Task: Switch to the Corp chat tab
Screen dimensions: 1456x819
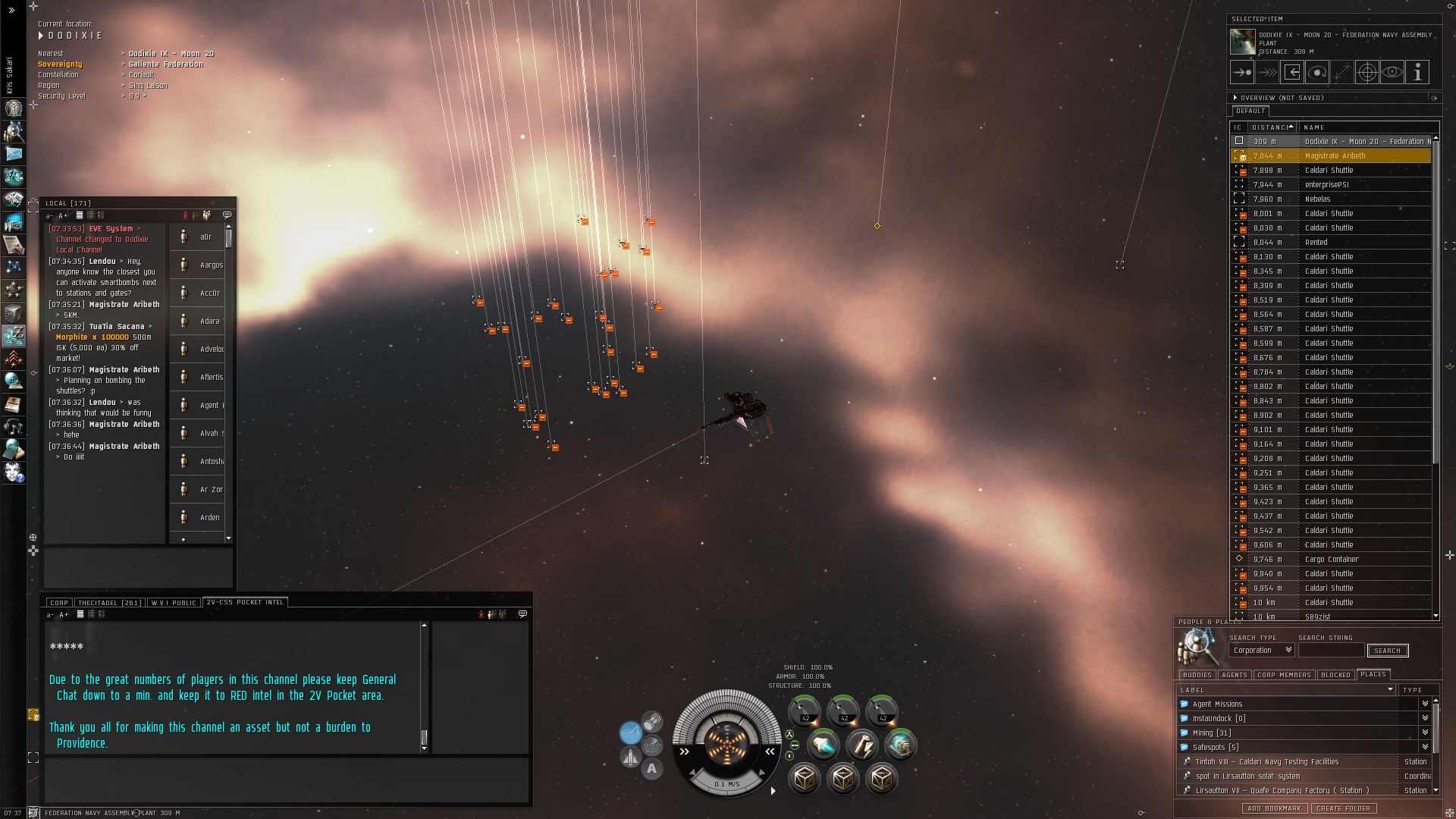Action: tap(59, 603)
